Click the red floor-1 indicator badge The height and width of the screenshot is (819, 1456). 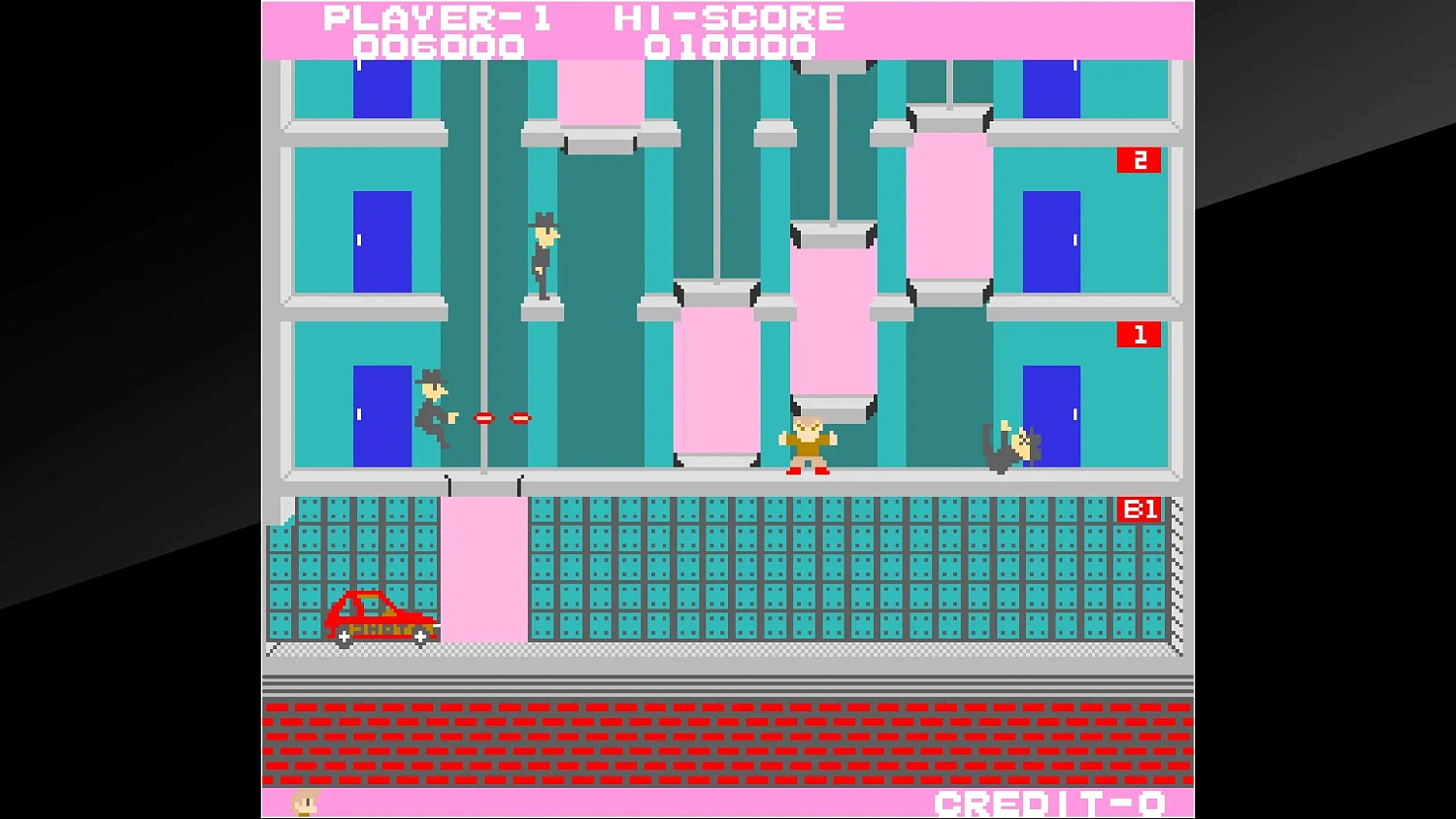(1138, 335)
